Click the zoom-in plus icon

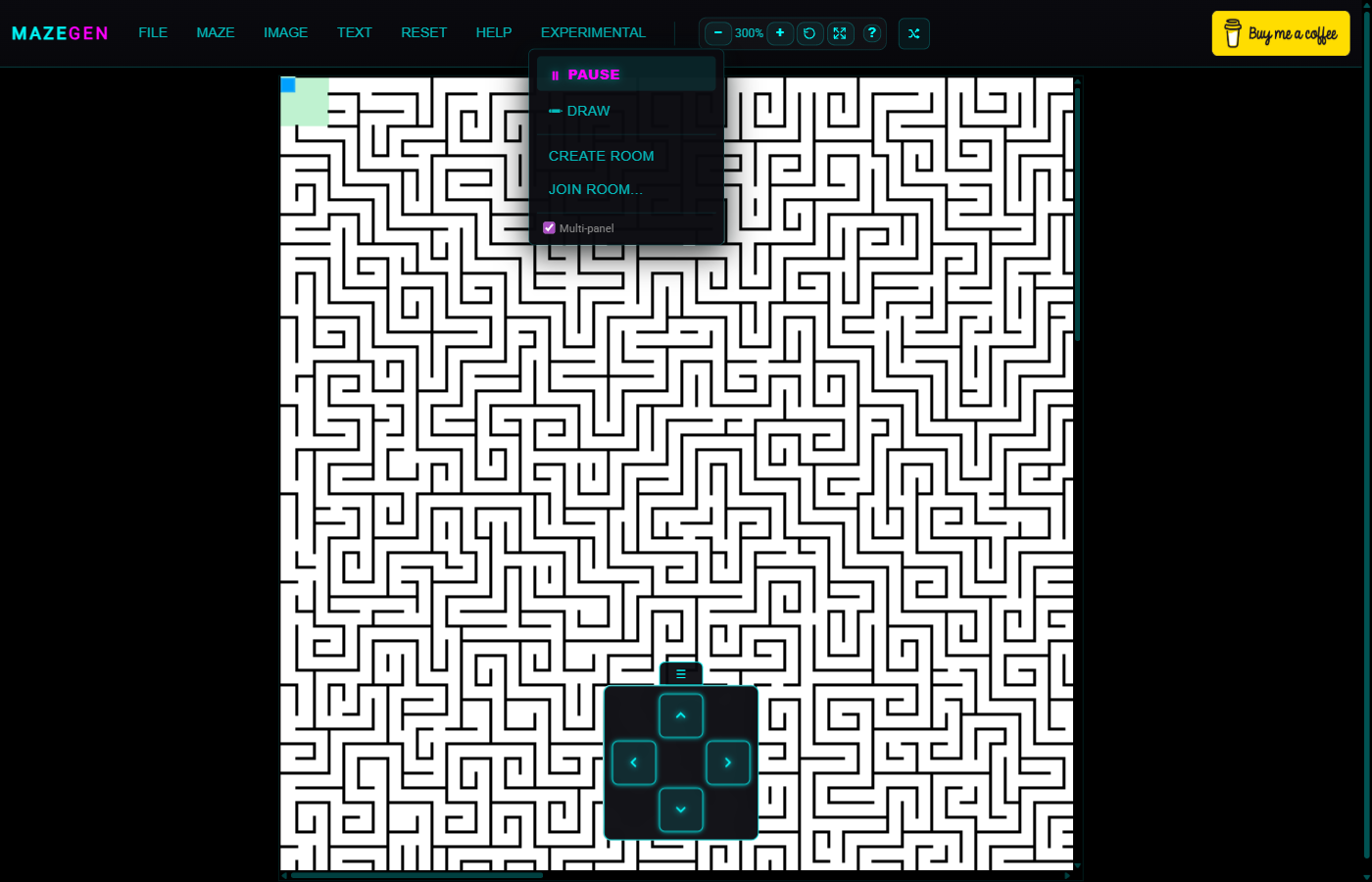point(780,32)
